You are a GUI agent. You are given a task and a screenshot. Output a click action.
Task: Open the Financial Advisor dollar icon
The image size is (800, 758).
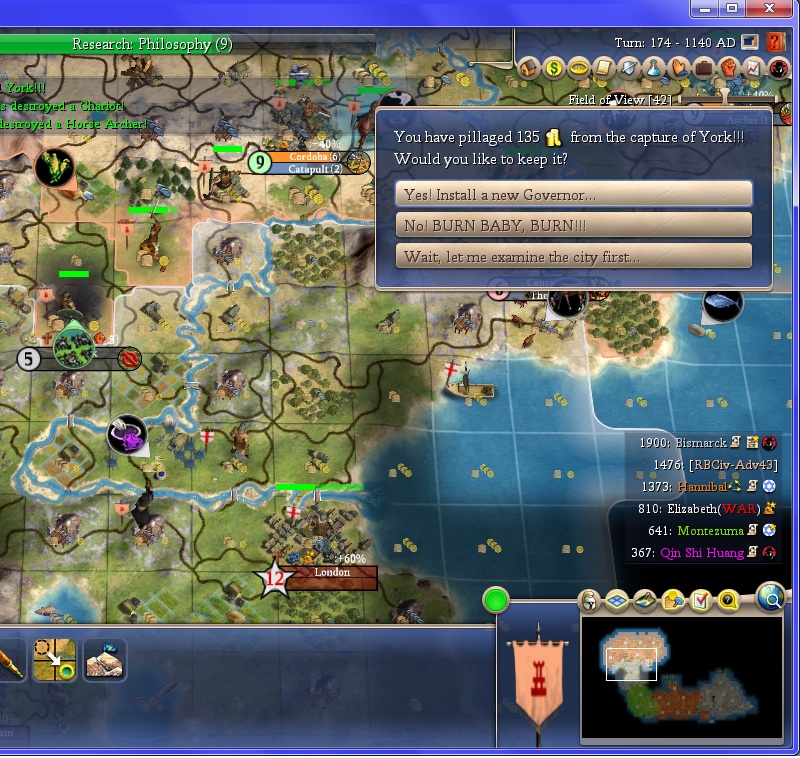555,68
